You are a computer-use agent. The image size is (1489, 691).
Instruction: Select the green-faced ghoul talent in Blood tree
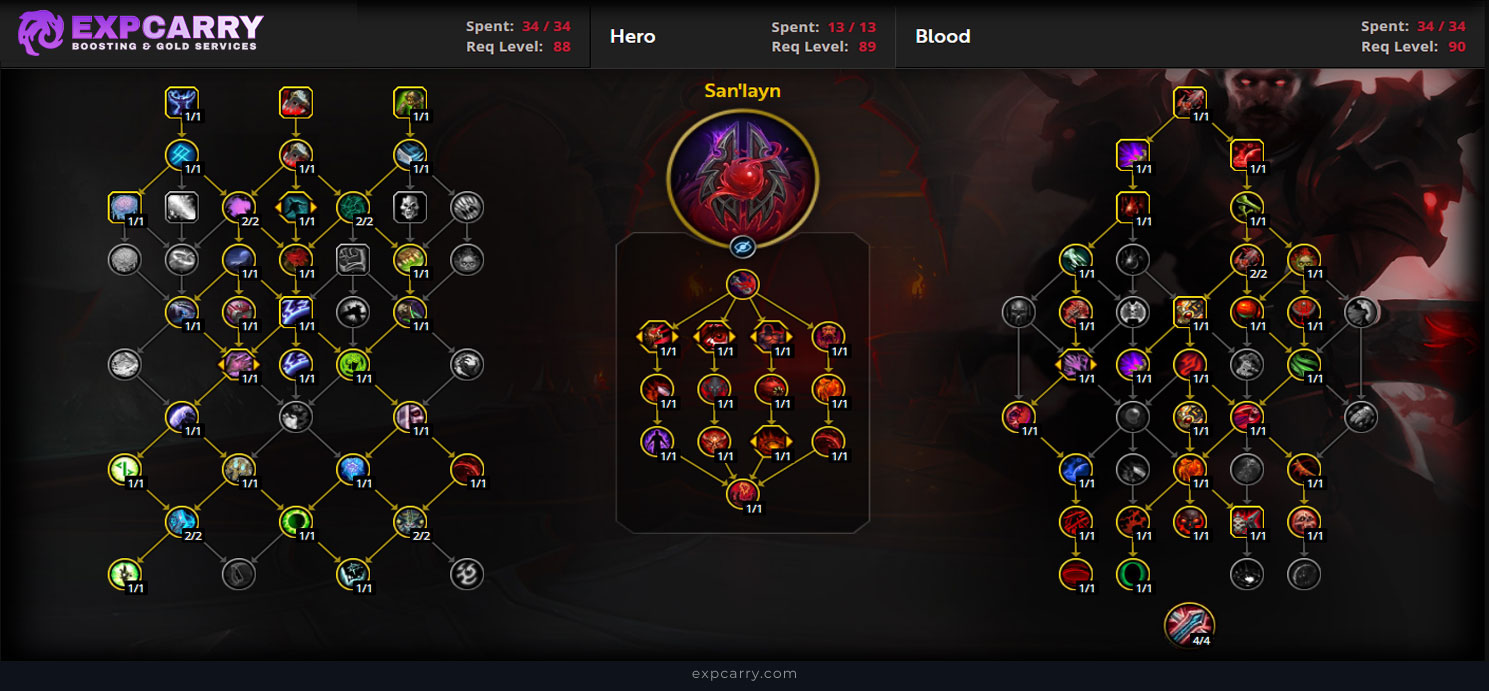[x=1304, y=260]
